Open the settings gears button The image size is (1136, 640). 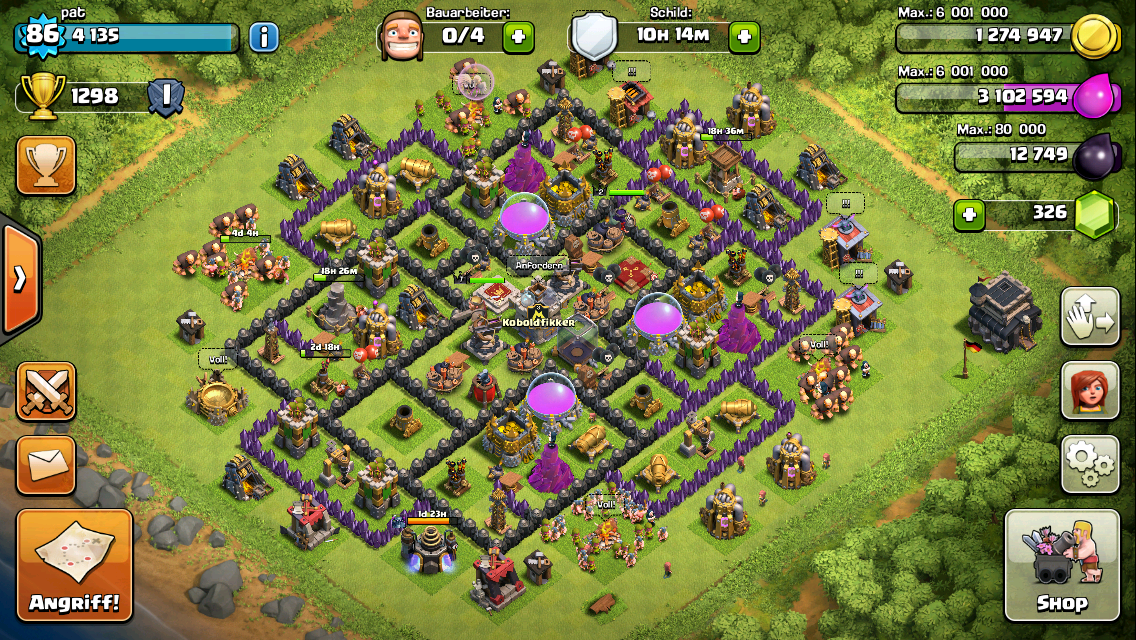pos(1090,464)
